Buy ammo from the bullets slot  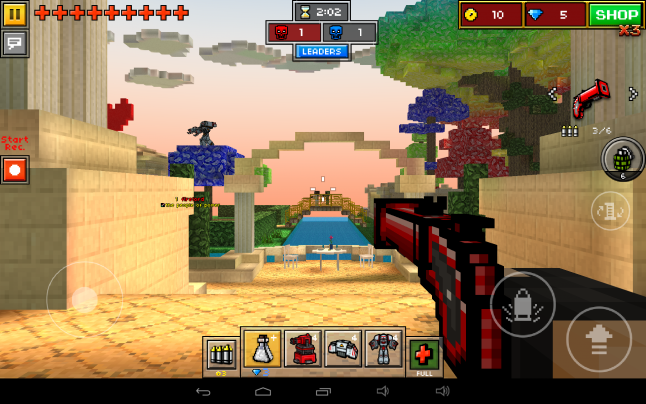[220, 354]
